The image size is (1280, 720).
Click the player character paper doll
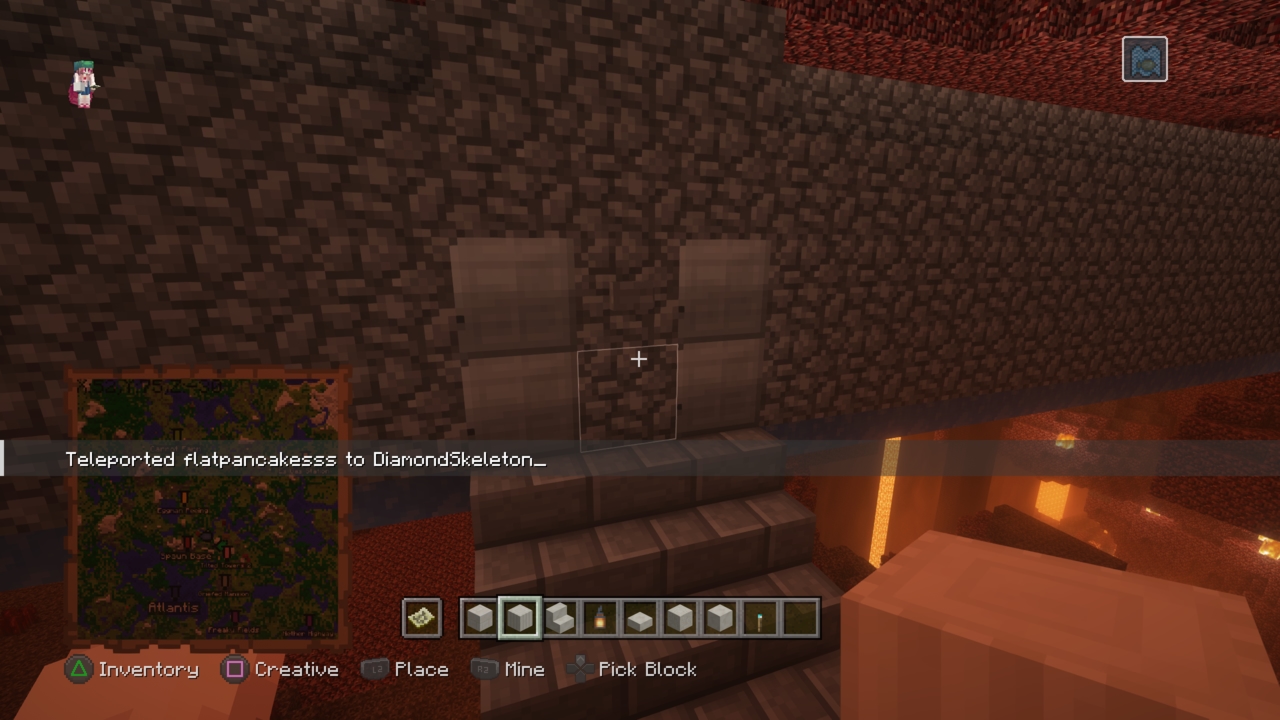[84, 83]
